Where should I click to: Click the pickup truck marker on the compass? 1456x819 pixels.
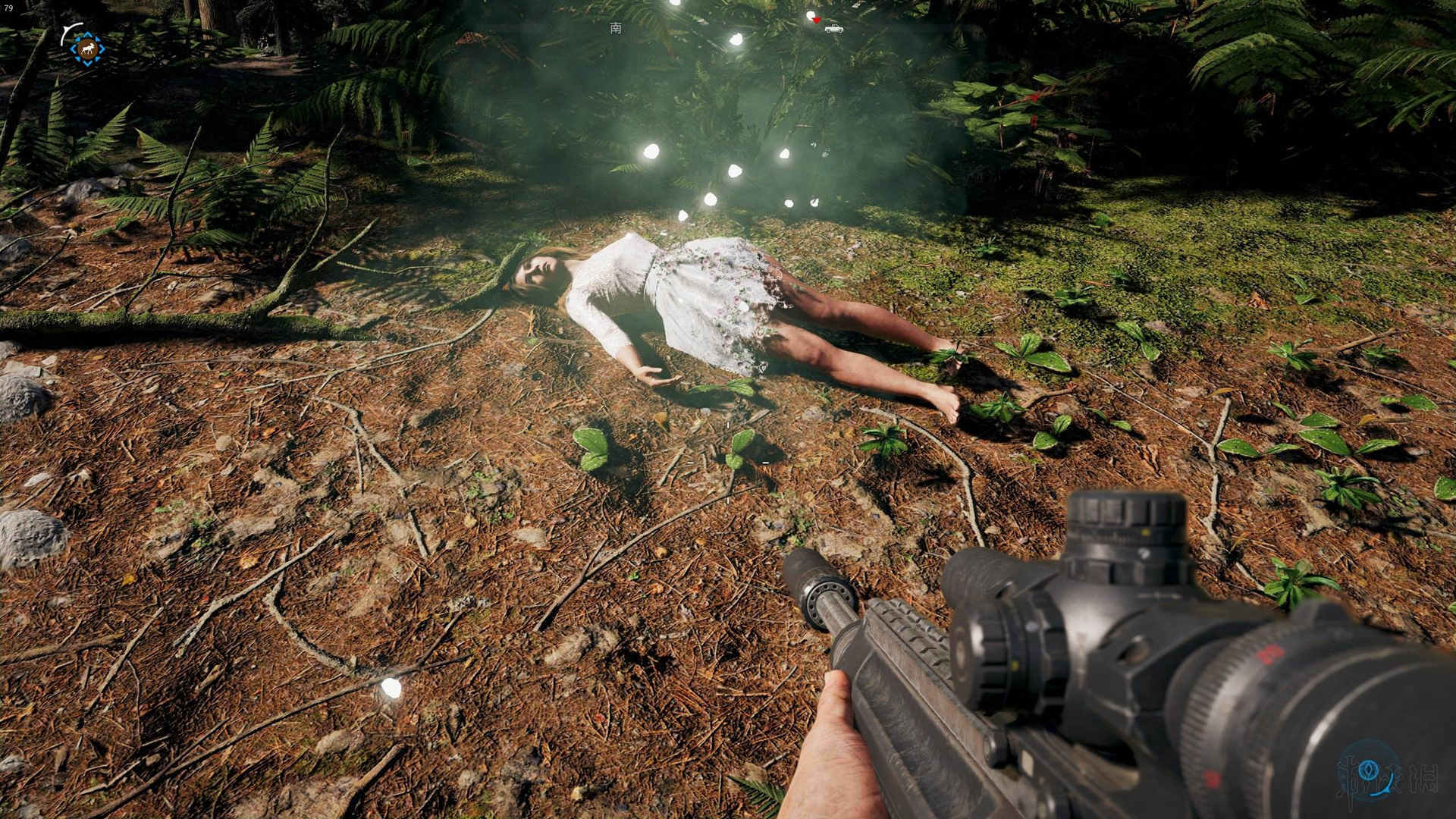[x=834, y=29]
